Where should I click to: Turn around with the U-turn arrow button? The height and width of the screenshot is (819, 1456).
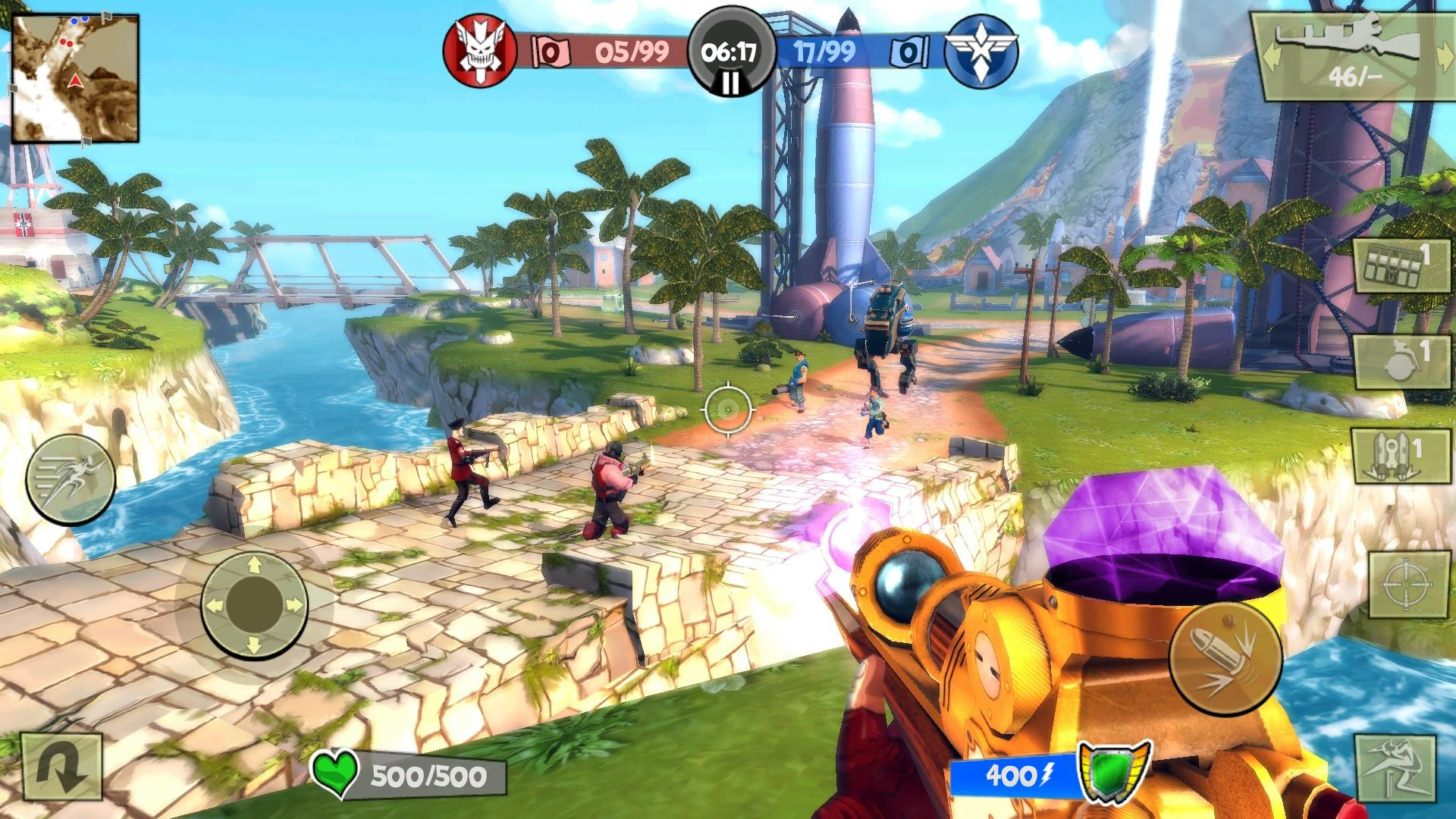click(61, 772)
